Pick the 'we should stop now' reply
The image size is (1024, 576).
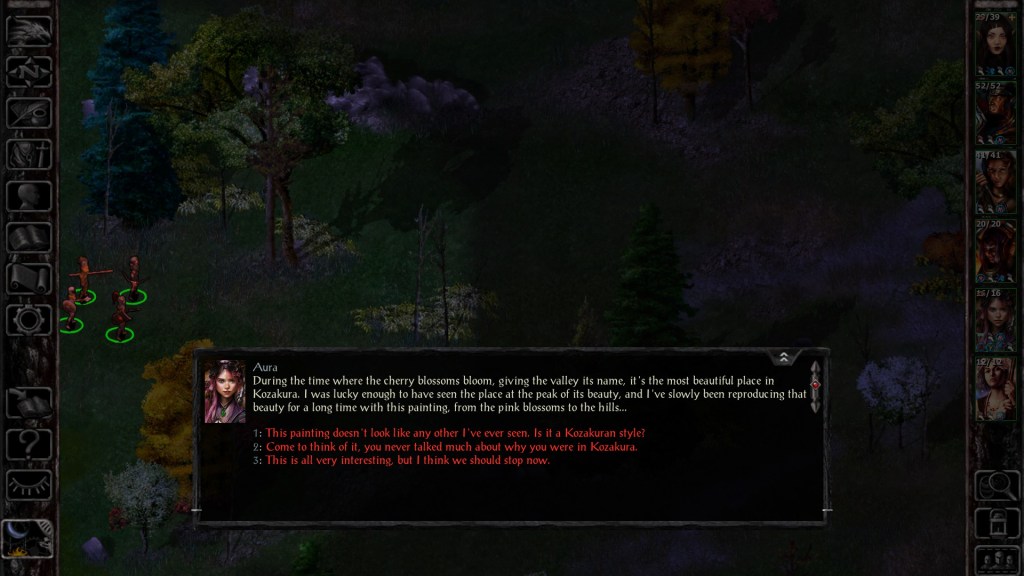(x=407, y=460)
